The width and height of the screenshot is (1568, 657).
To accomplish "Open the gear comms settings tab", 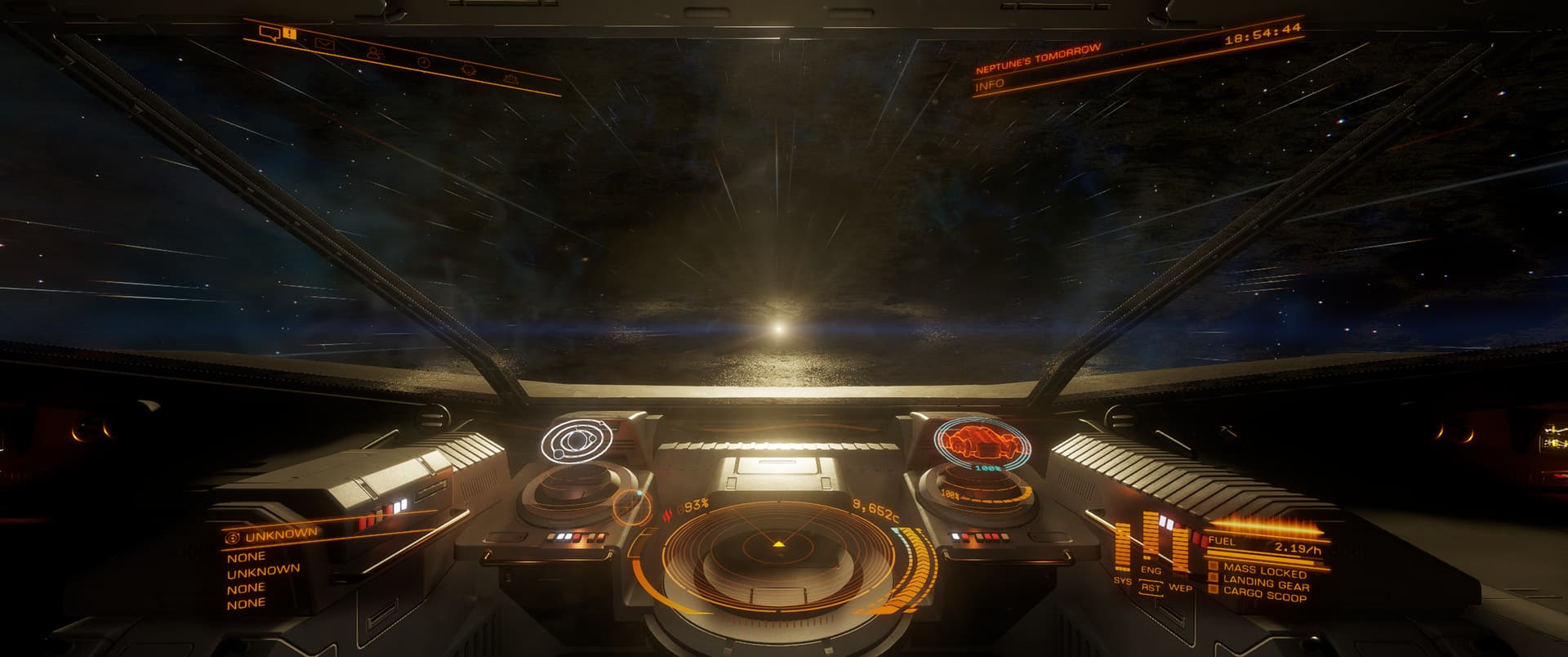I will click(x=469, y=70).
